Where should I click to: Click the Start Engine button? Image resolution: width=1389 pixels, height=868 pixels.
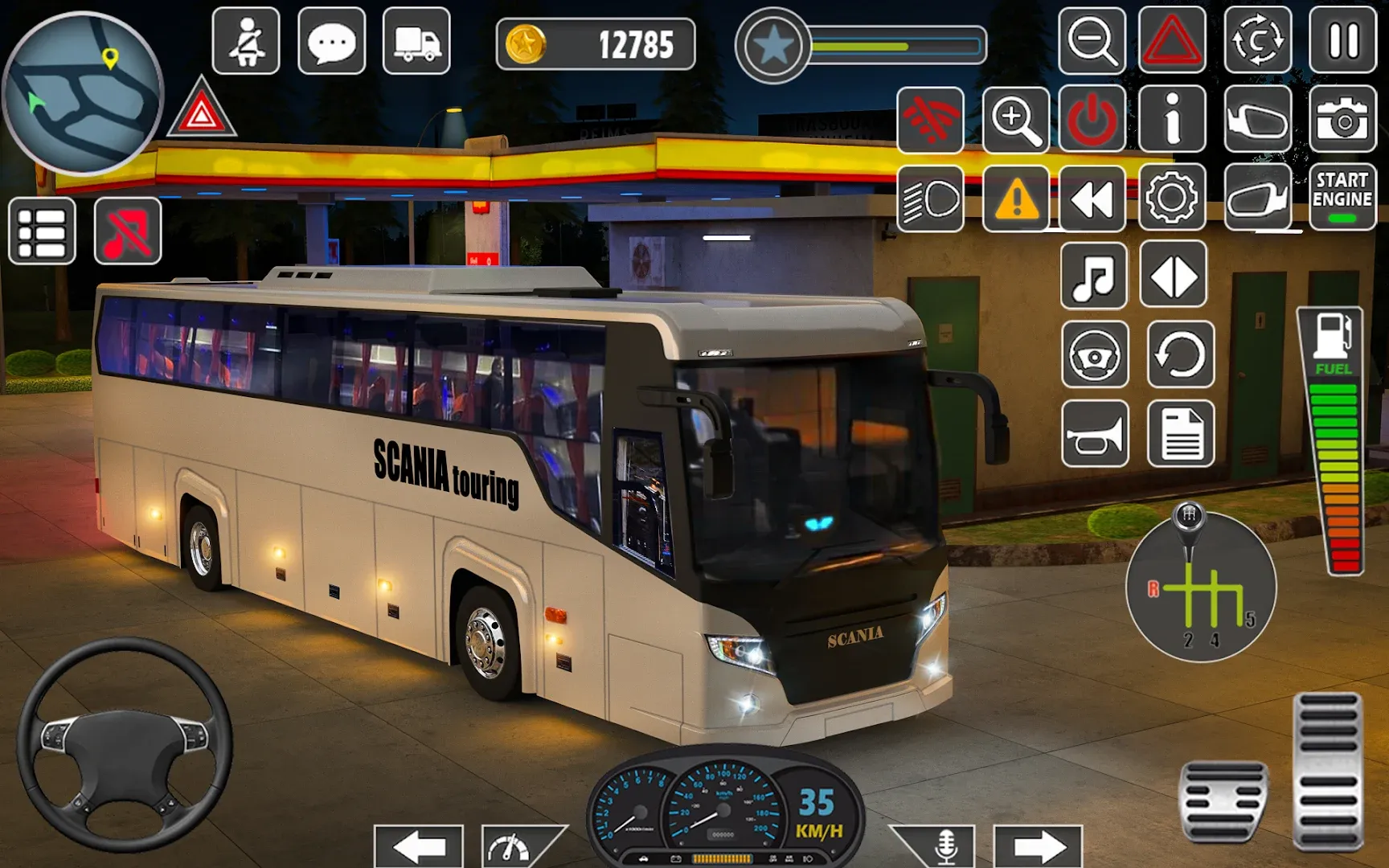tap(1342, 198)
